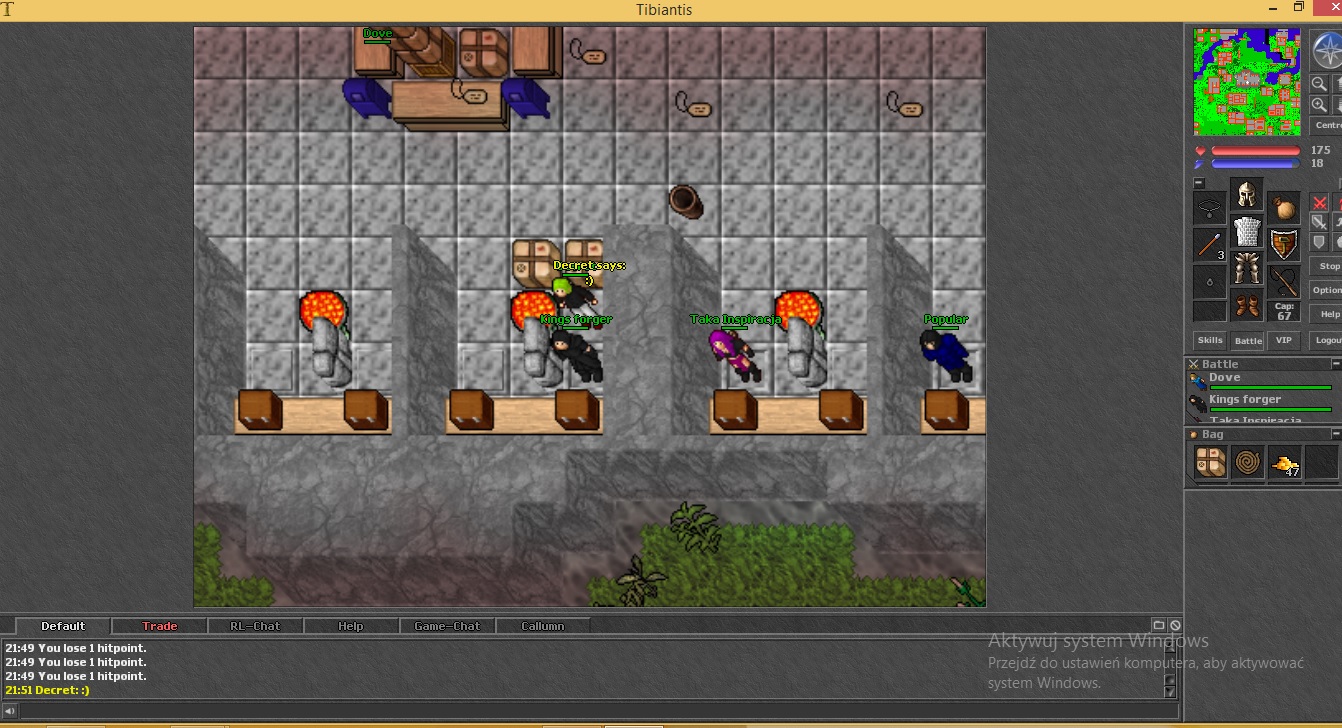Target Kings forger in the battle list
Viewport: 1342px width, 728px height.
pos(1260,402)
